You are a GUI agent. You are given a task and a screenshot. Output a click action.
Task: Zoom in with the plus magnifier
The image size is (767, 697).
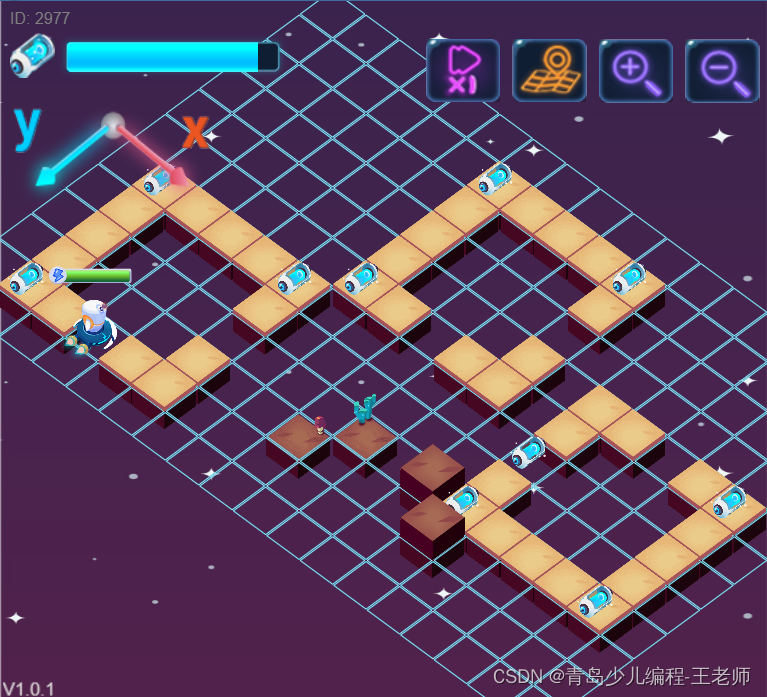636,70
